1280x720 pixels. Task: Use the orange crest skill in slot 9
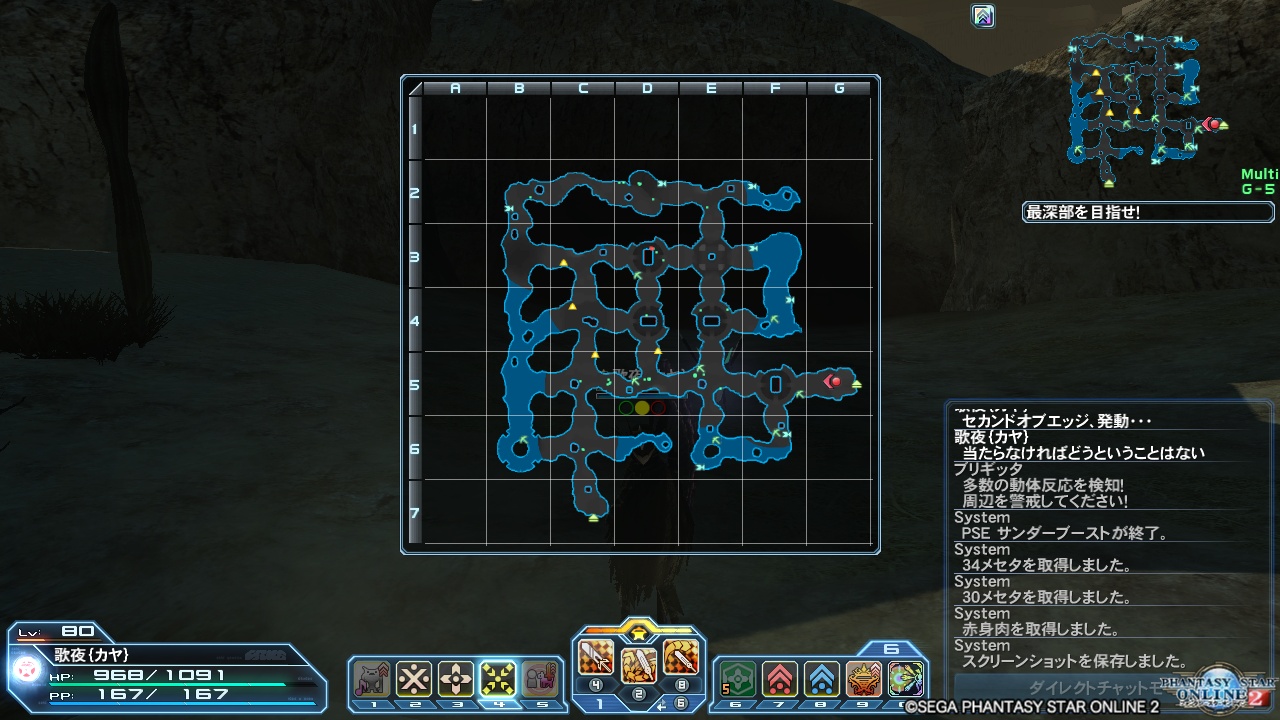(863, 680)
